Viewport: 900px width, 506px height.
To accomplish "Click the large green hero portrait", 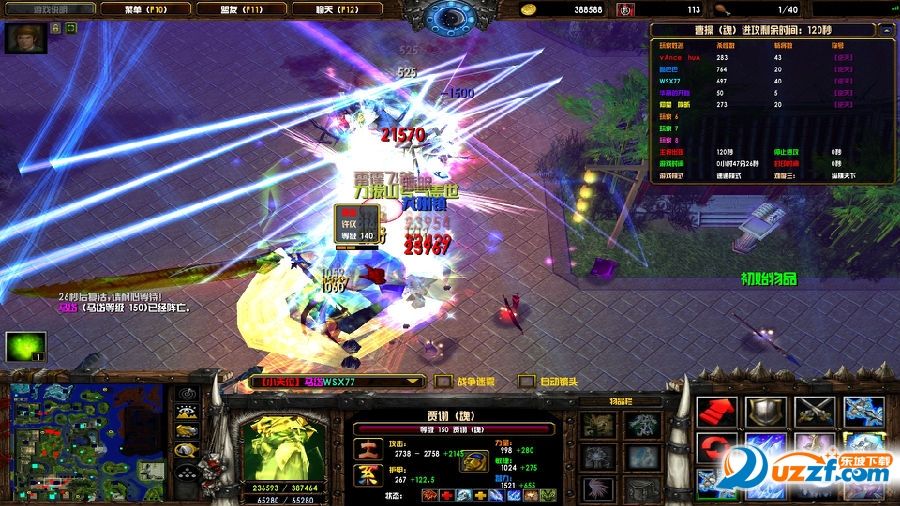I will 283,440.
